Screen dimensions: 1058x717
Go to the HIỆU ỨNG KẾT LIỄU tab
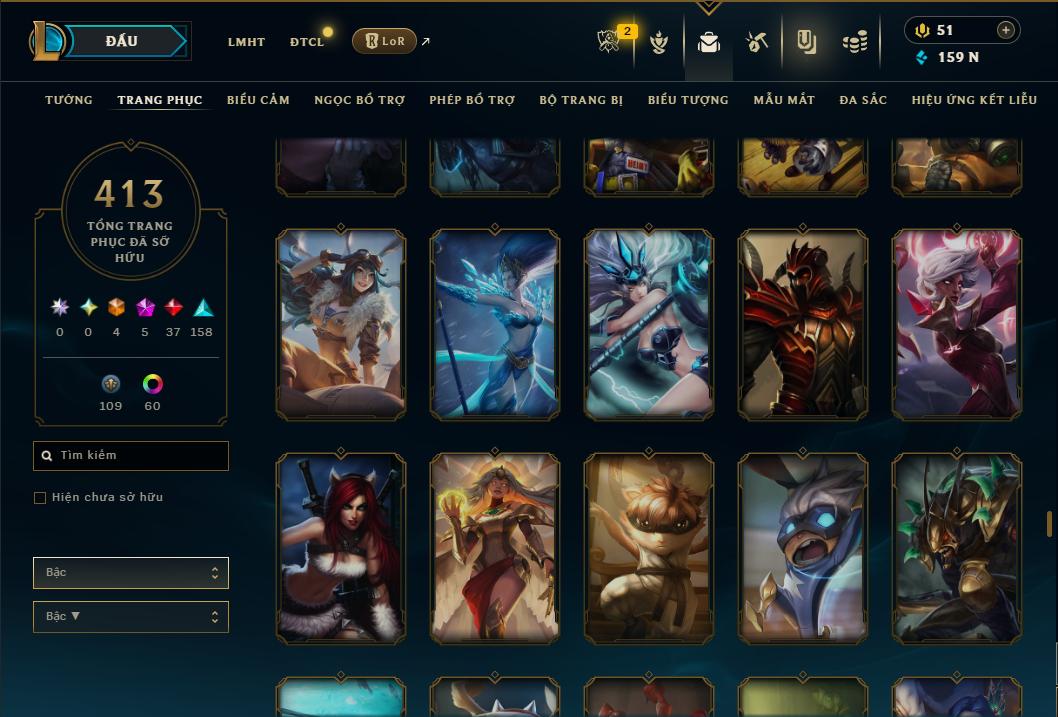point(974,100)
